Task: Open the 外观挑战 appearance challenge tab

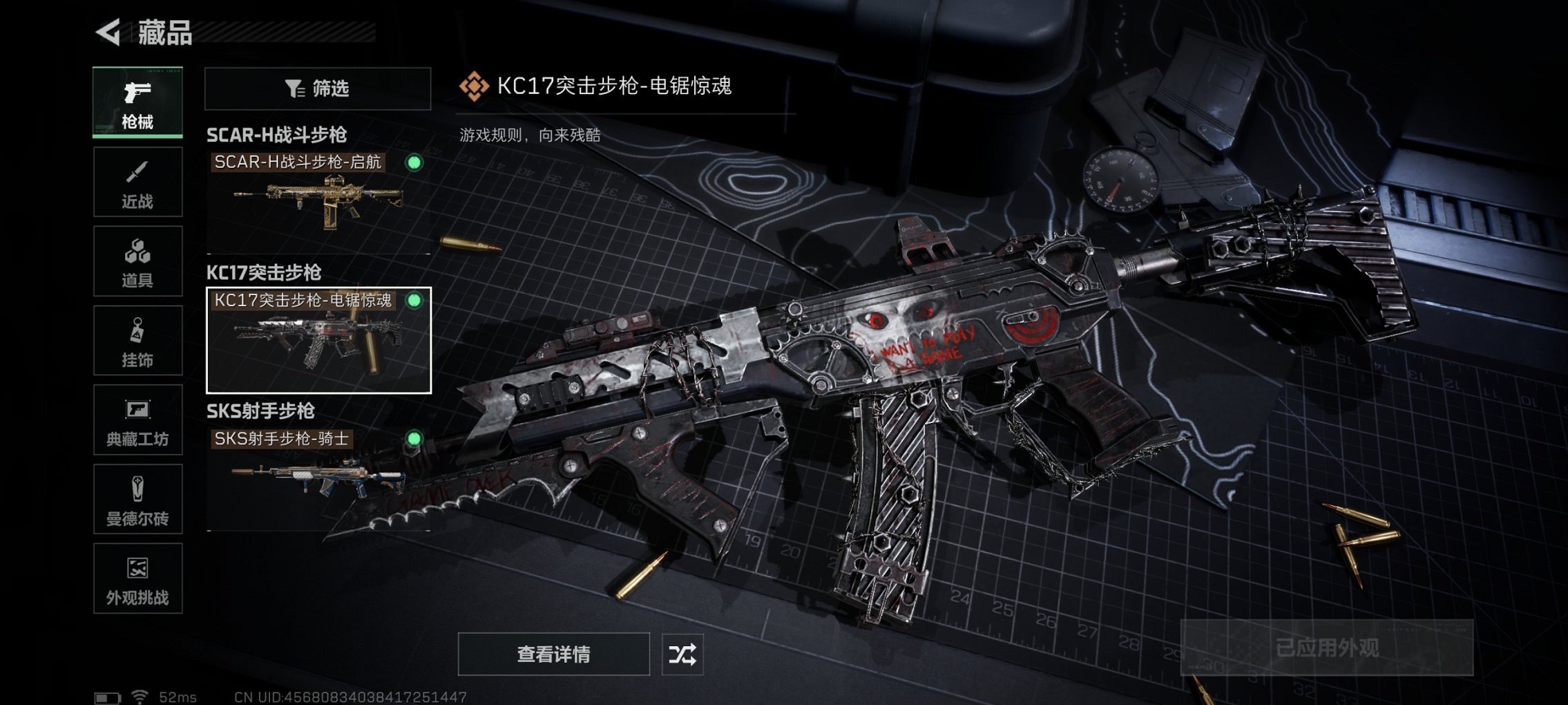Action: (137, 579)
